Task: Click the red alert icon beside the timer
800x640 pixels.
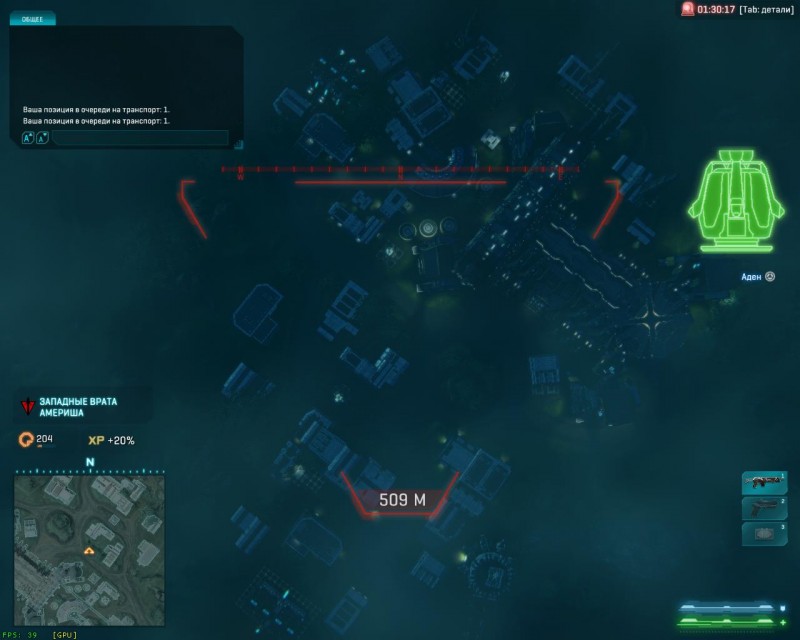Action: pos(687,9)
